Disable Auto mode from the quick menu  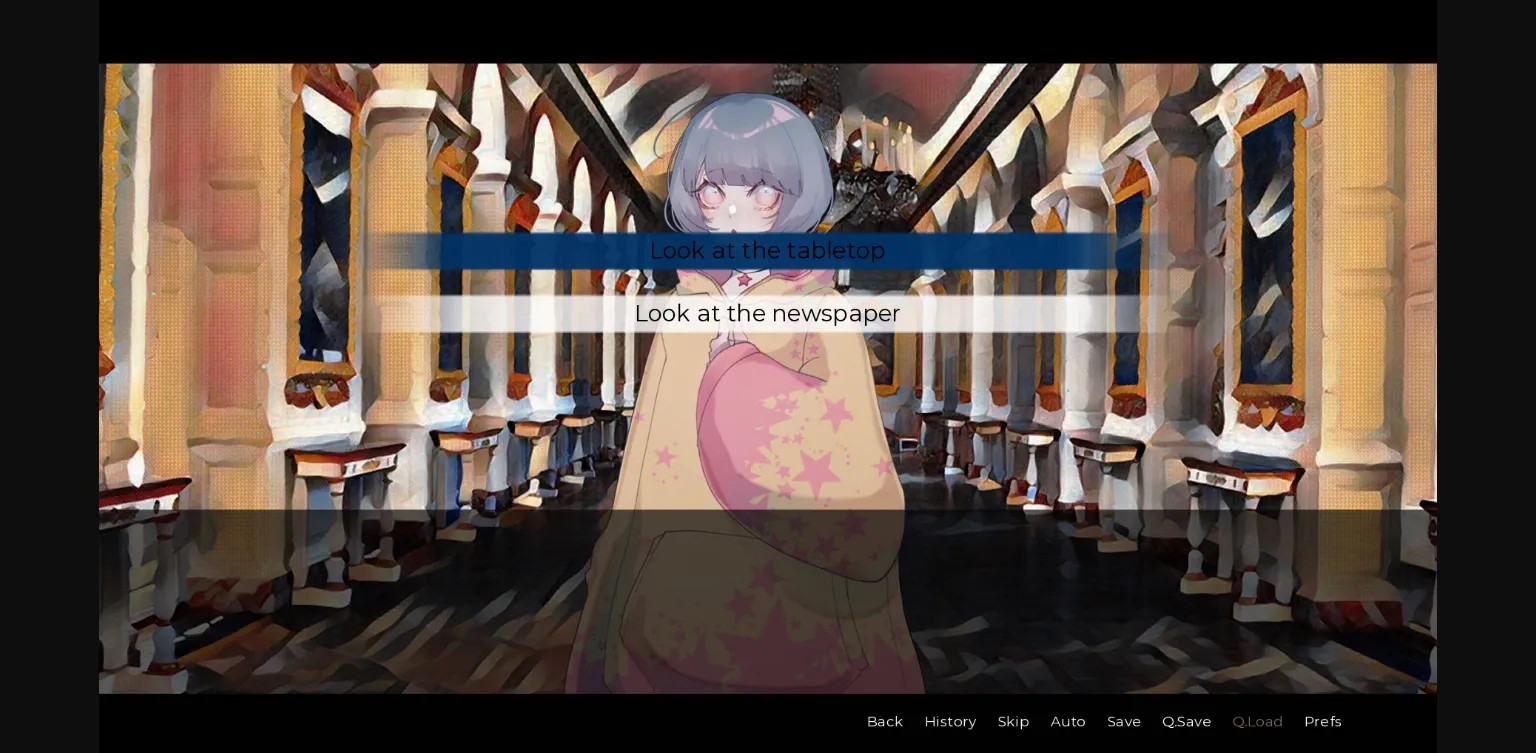1068,721
